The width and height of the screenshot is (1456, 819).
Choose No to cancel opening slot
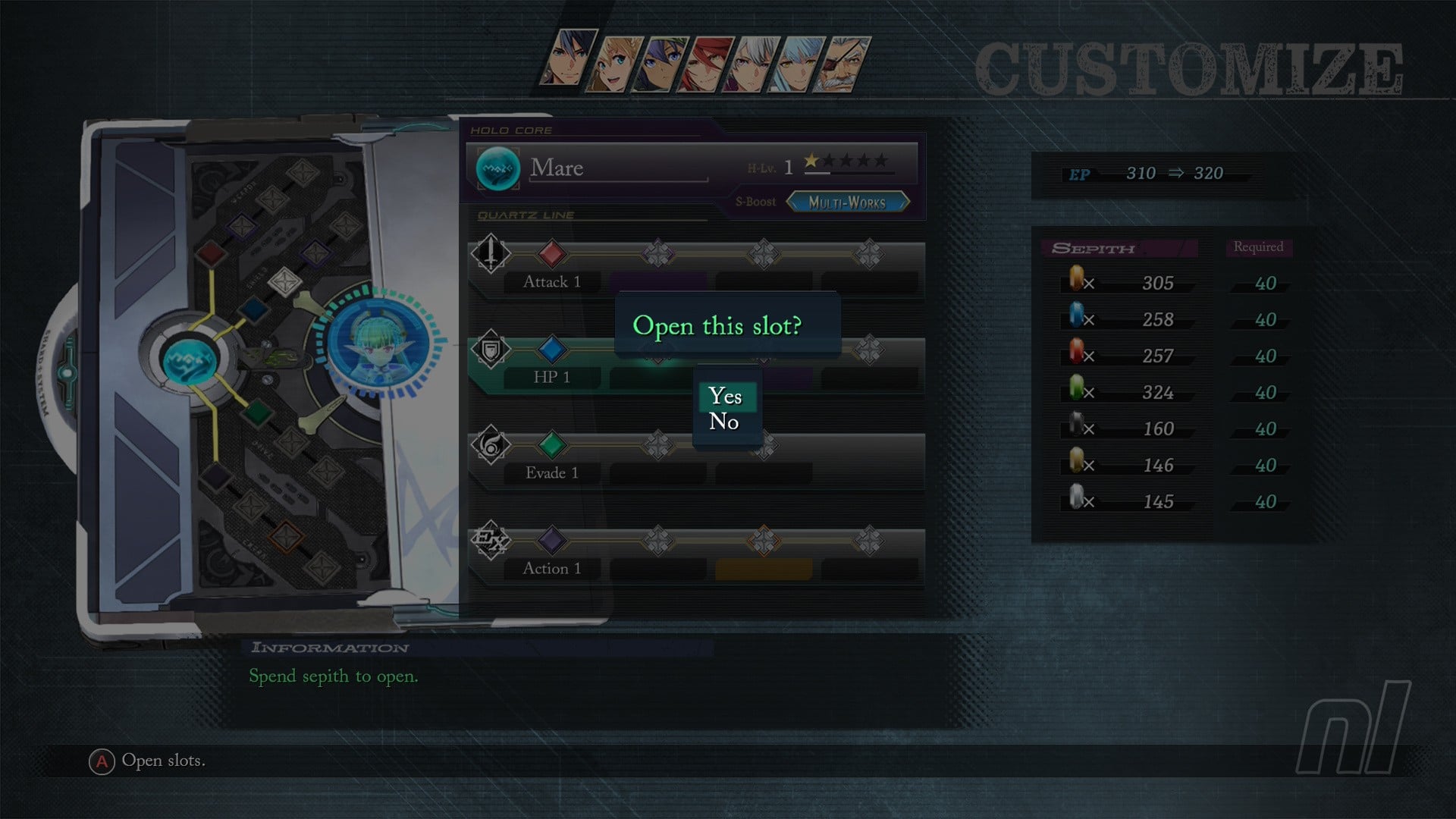(724, 422)
